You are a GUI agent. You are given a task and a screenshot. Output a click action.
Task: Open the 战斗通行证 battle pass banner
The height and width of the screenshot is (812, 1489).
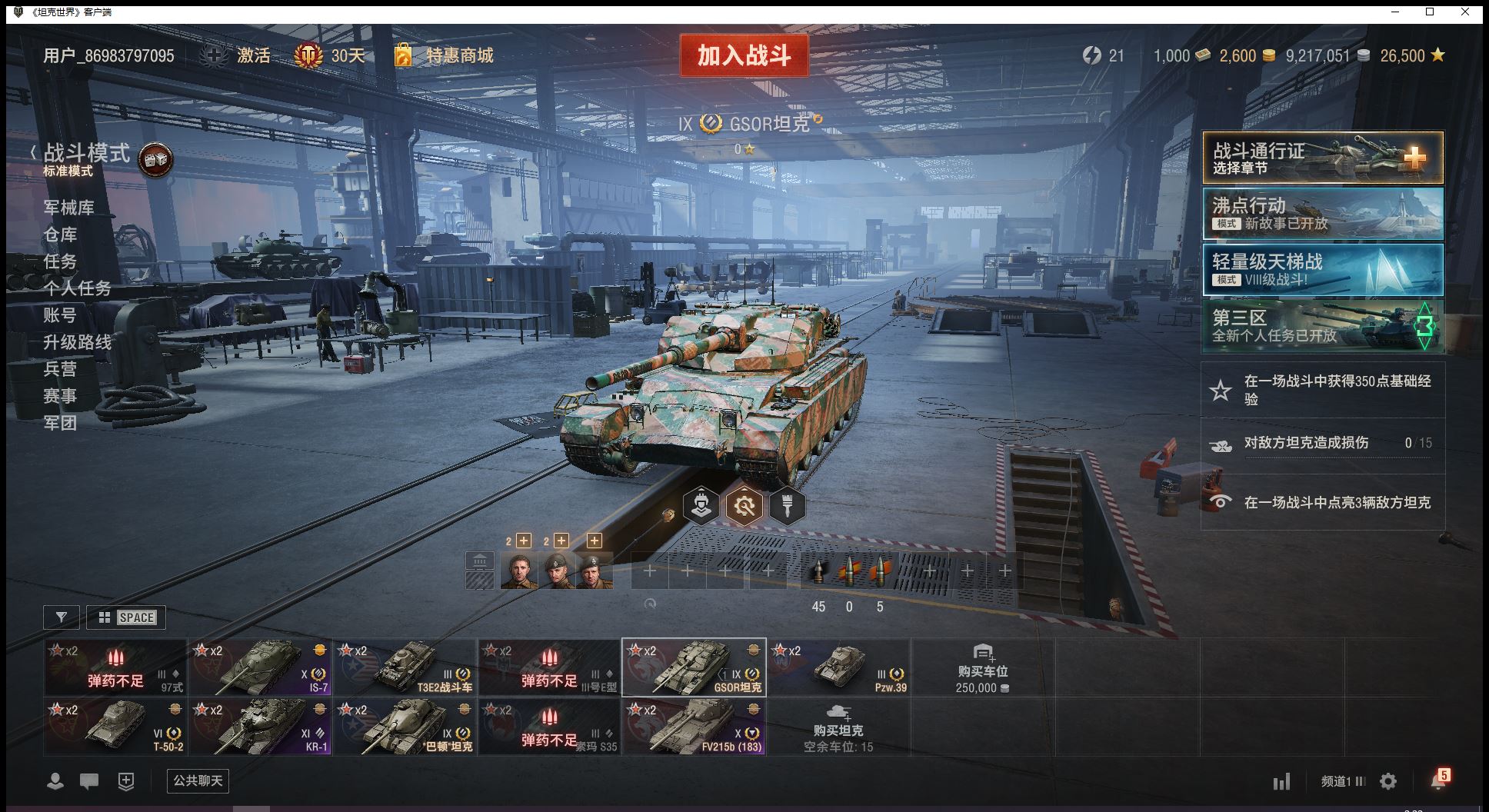[1323, 158]
